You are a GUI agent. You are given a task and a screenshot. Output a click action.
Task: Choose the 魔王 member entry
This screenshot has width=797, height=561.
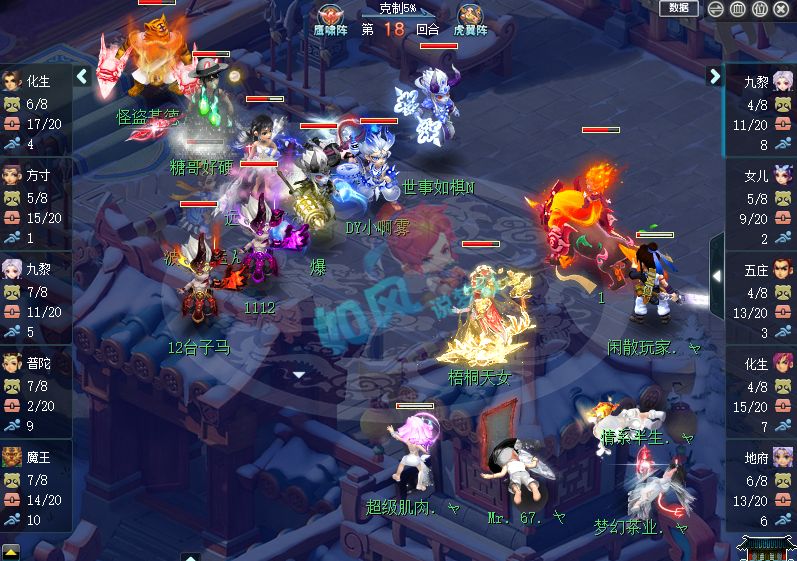[34, 487]
